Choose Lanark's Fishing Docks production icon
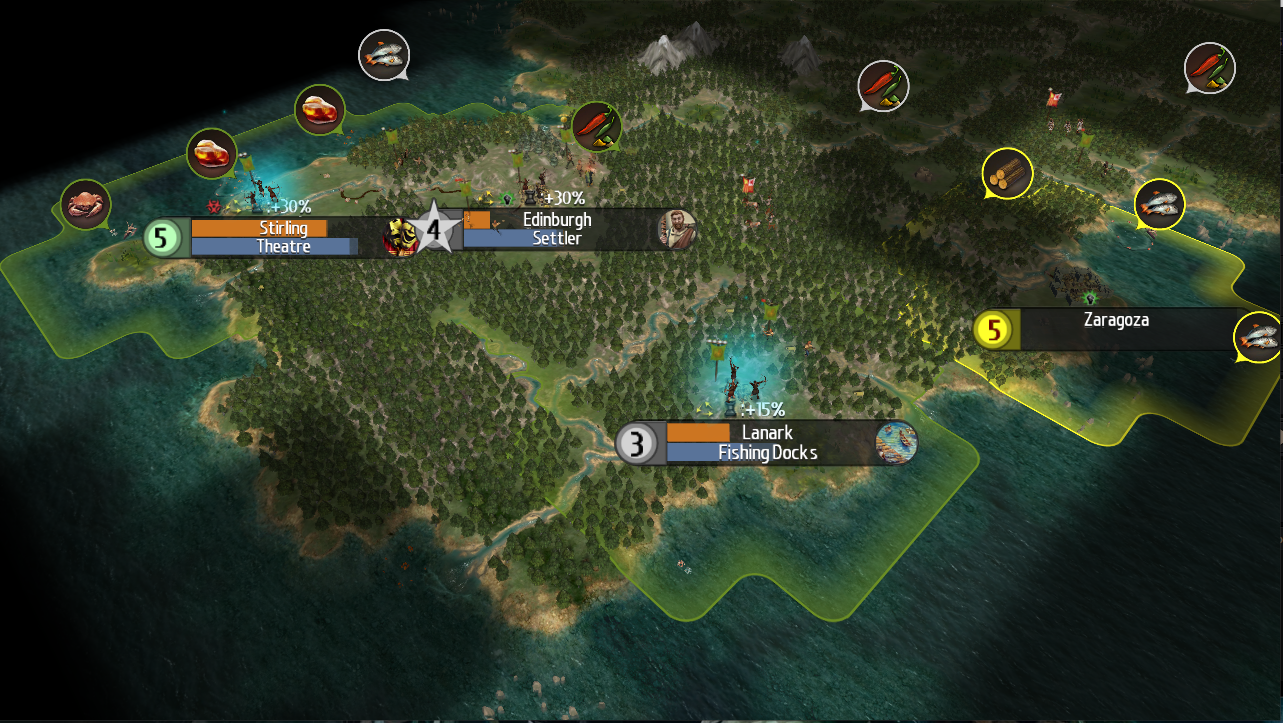 (895, 442)
